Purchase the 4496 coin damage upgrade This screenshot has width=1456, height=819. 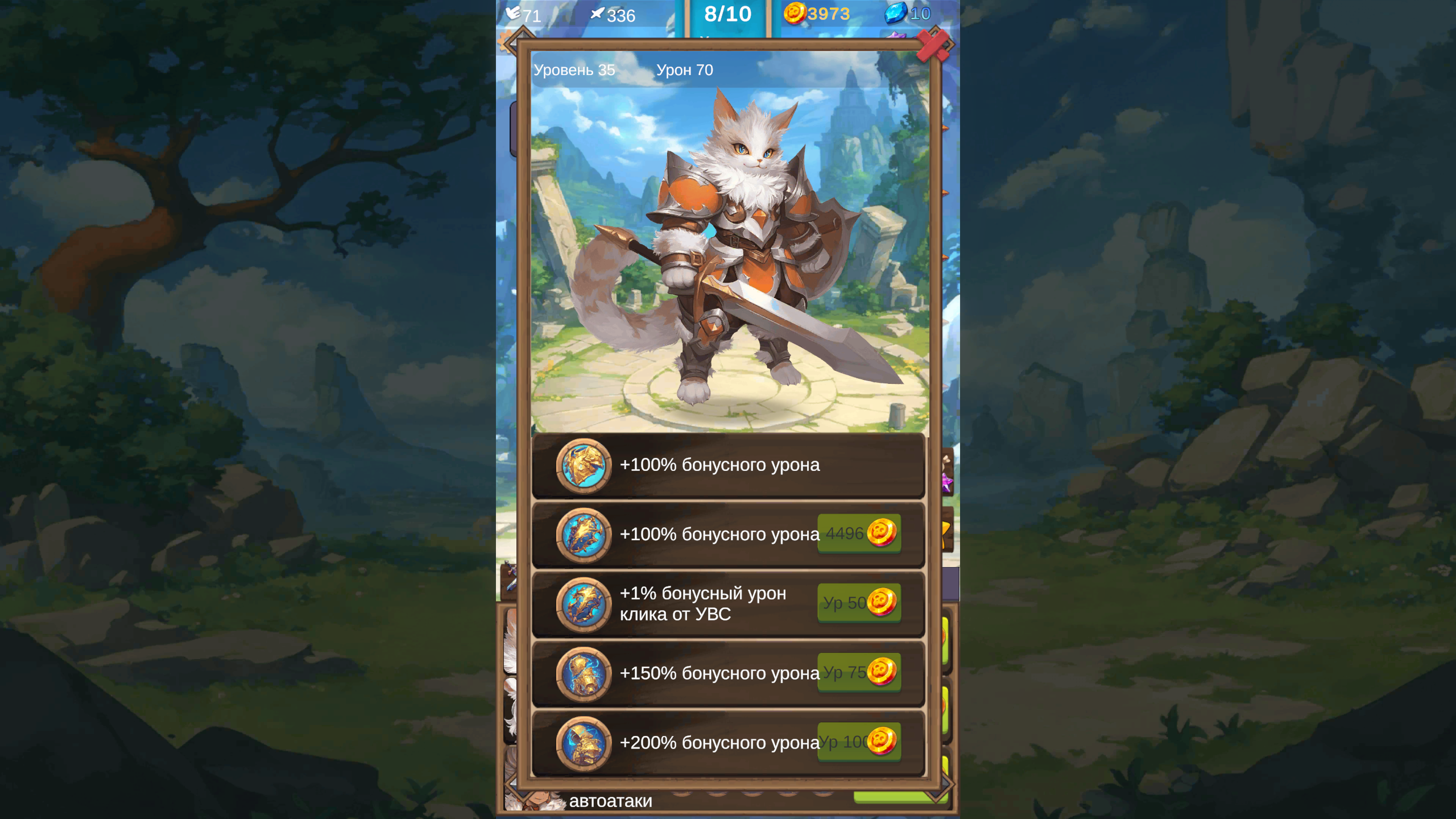point(859,533)
